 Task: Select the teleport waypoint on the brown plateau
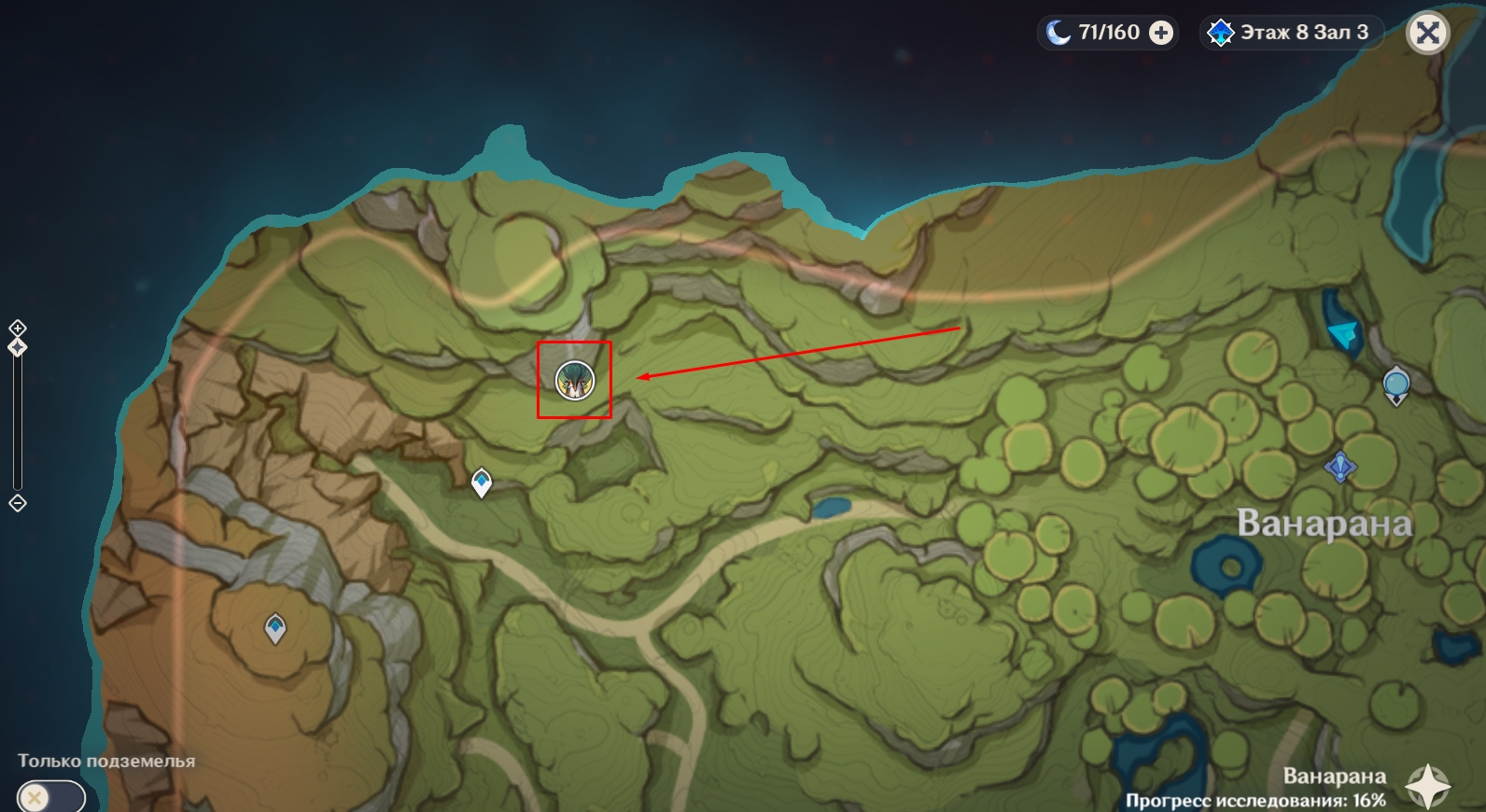point(274,627)
